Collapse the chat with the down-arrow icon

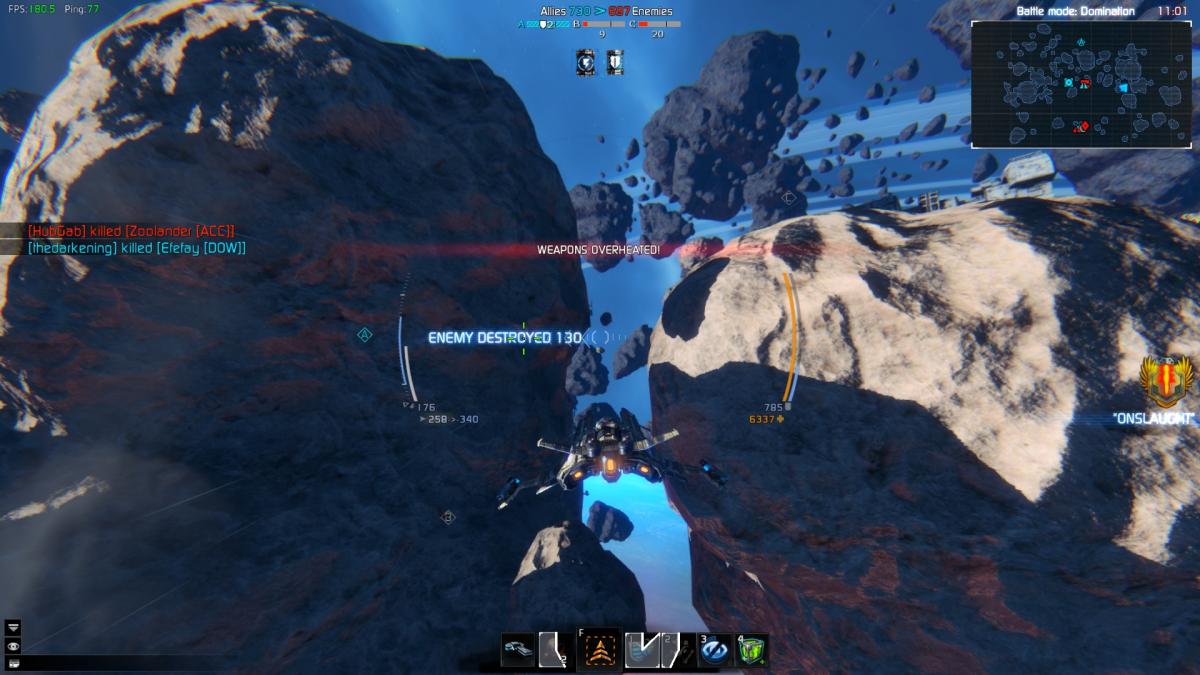13,627
